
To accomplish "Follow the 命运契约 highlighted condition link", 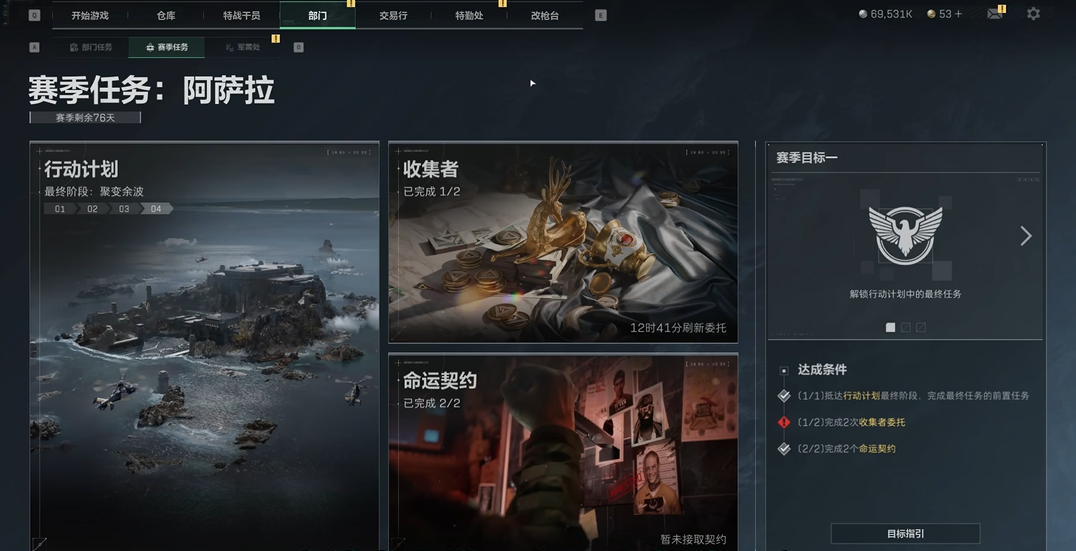I will click(877, 449).
